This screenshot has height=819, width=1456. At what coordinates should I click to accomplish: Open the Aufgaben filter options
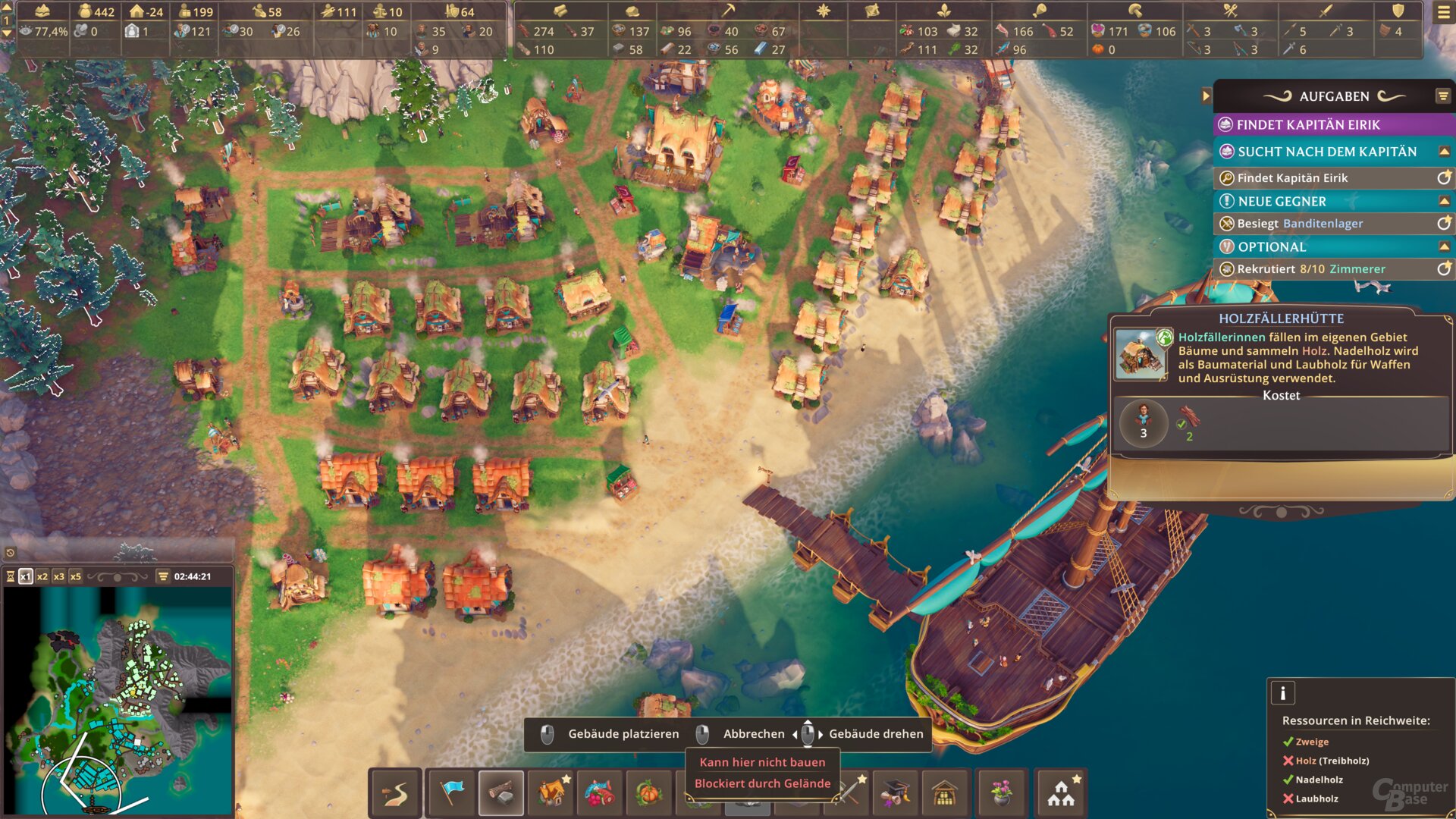pos(1442,96)
